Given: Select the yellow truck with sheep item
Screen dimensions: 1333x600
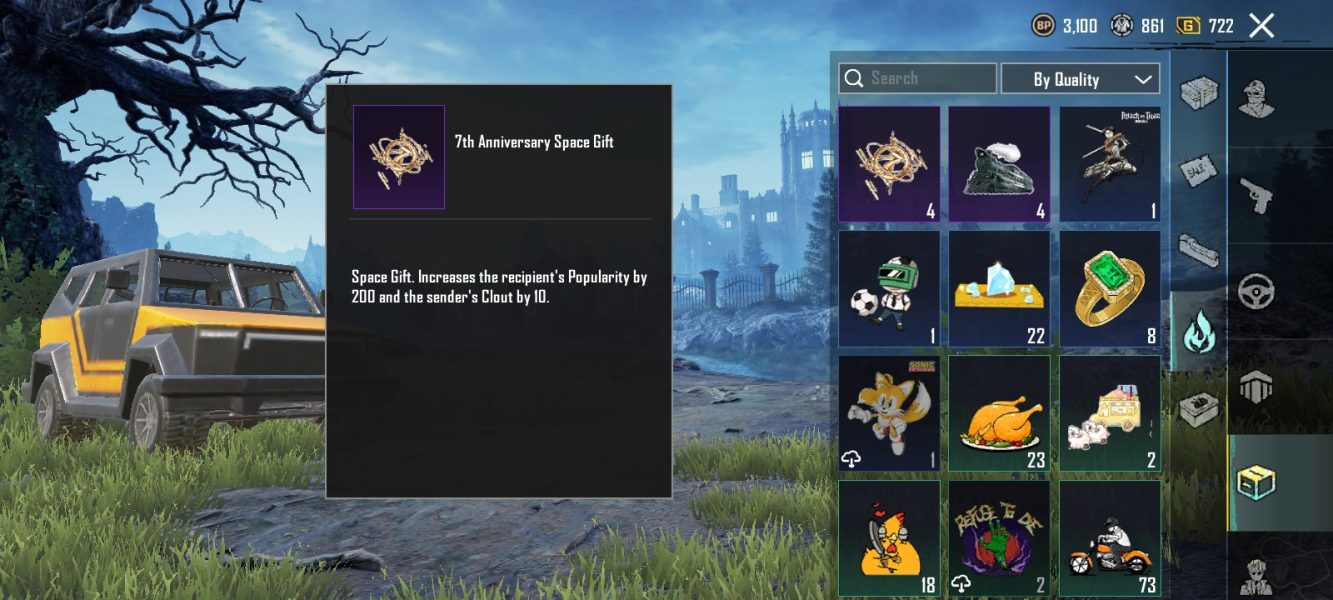Looking at the screenshot, I should point(1110,413).
